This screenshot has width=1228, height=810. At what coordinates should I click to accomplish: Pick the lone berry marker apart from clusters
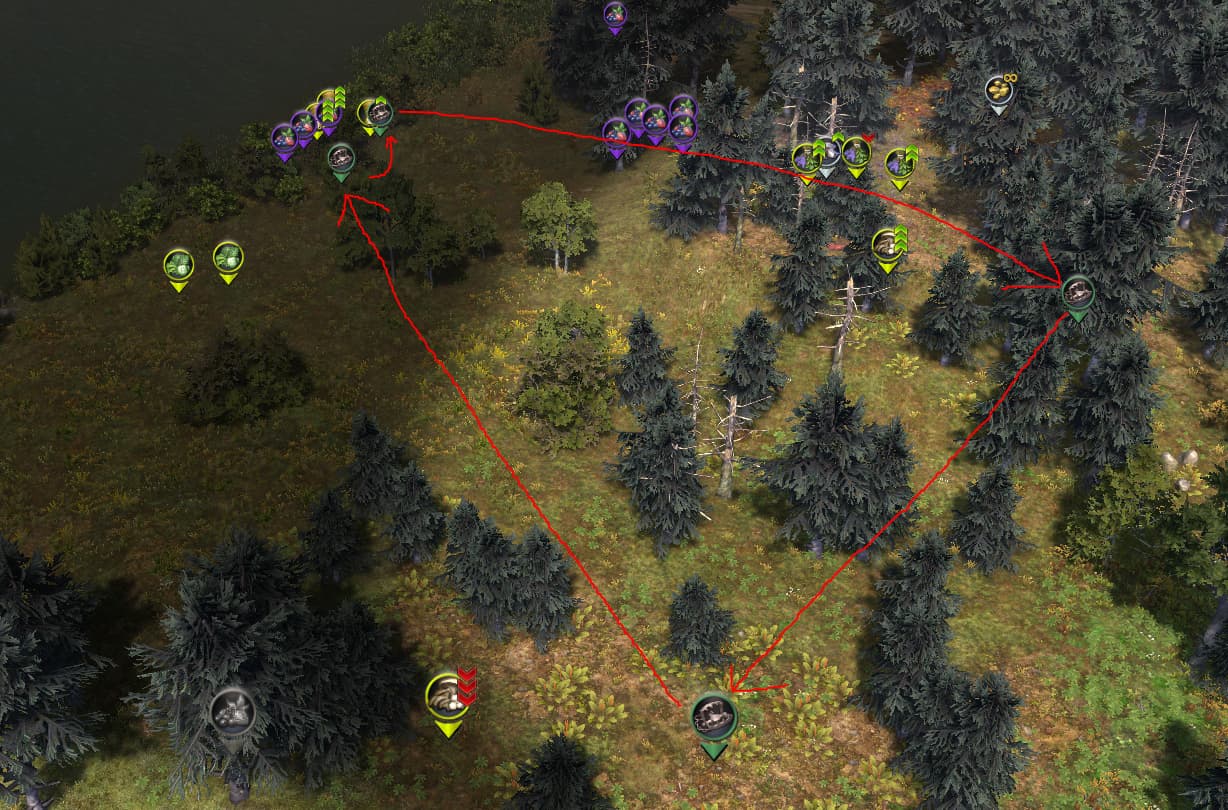(614, 15)
